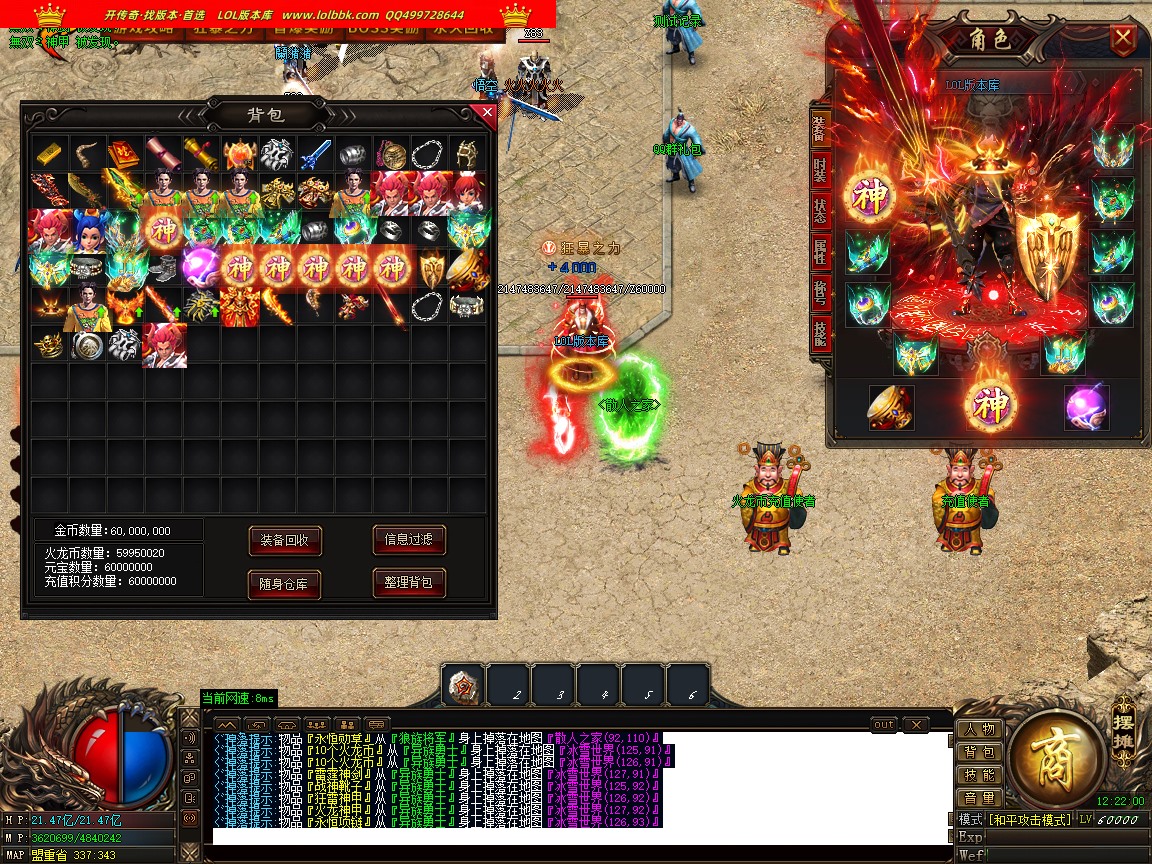
Task: Select the gold bar item in backpack
Action: (x=49, y=153)
